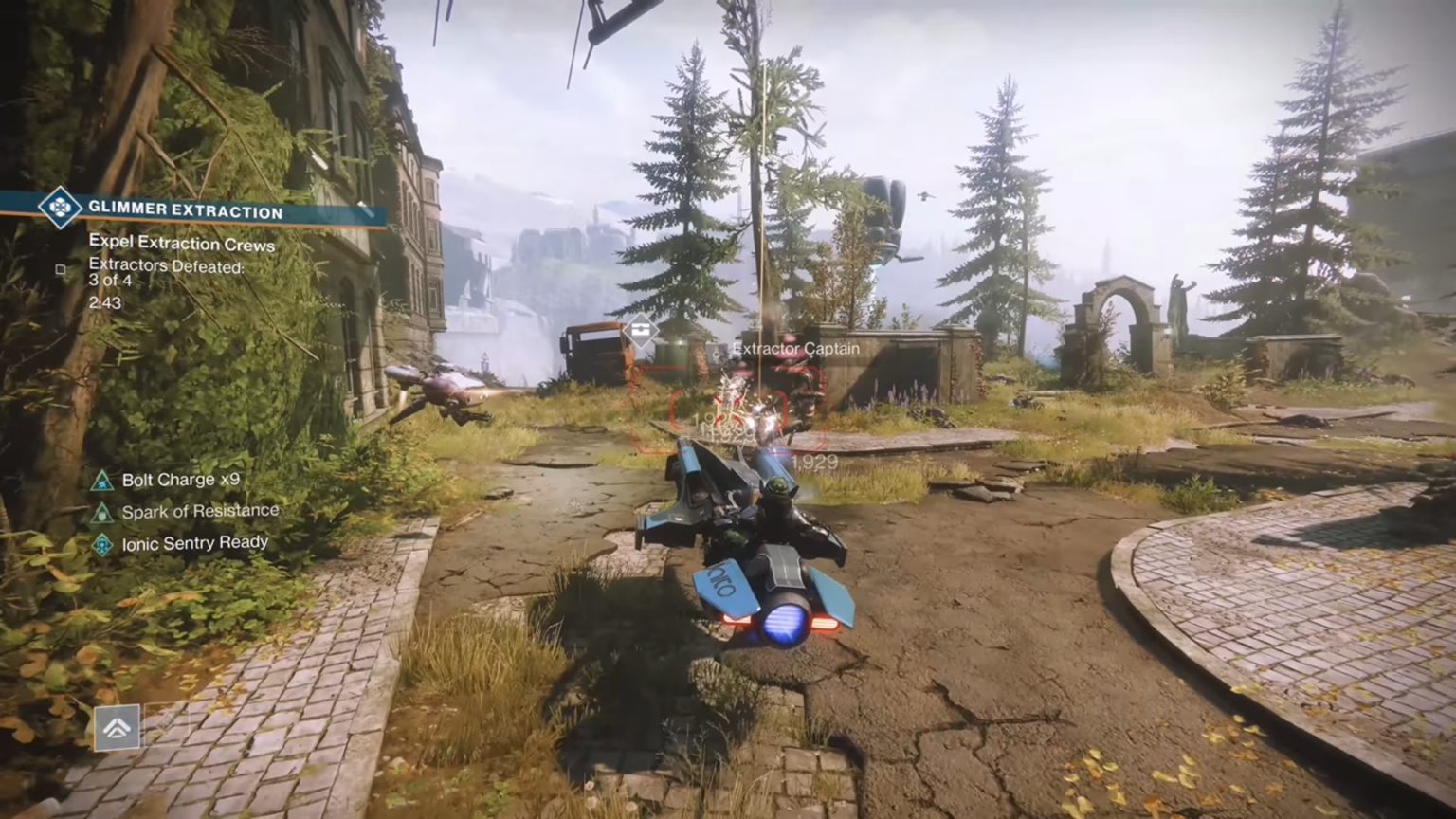
Task: Open the Extractor Captain nameplate
Action: click(x=794, y=349)
